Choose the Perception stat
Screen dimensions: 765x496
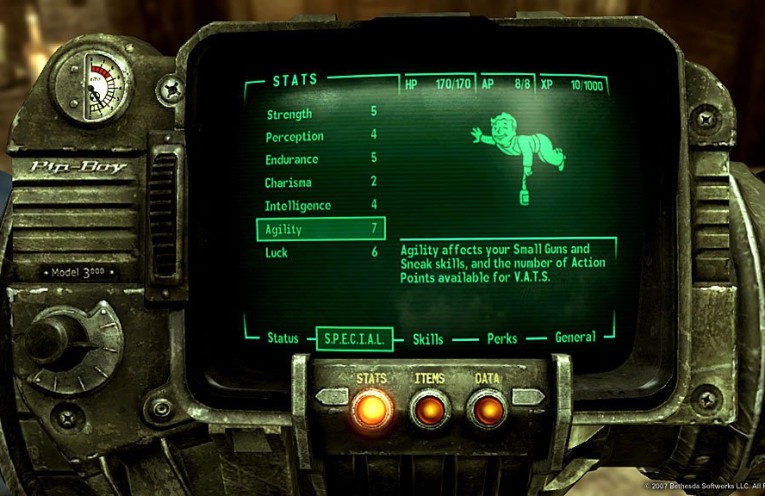294,136
